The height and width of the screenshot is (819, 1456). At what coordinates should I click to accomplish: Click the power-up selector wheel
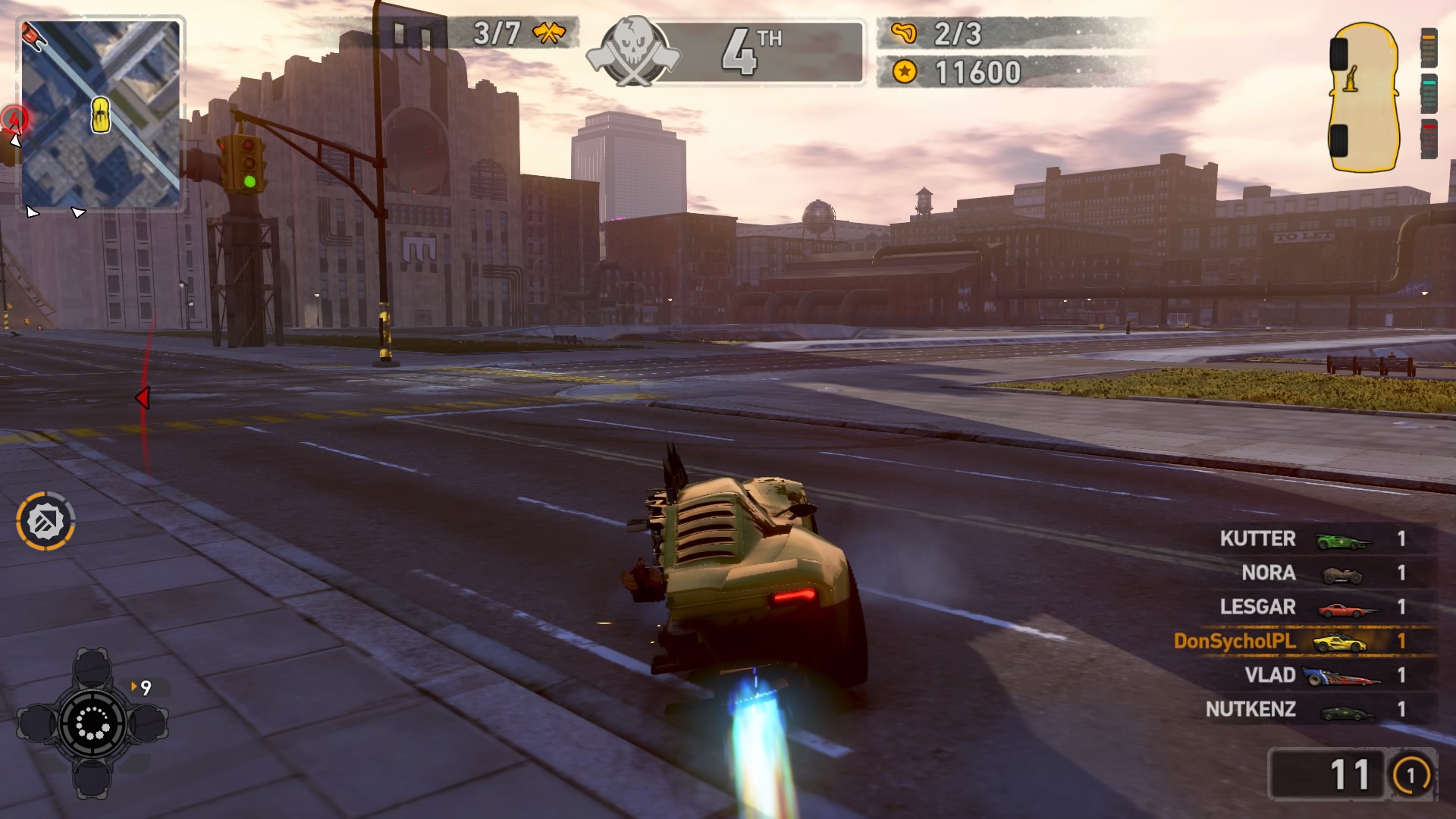pos(92,722)
